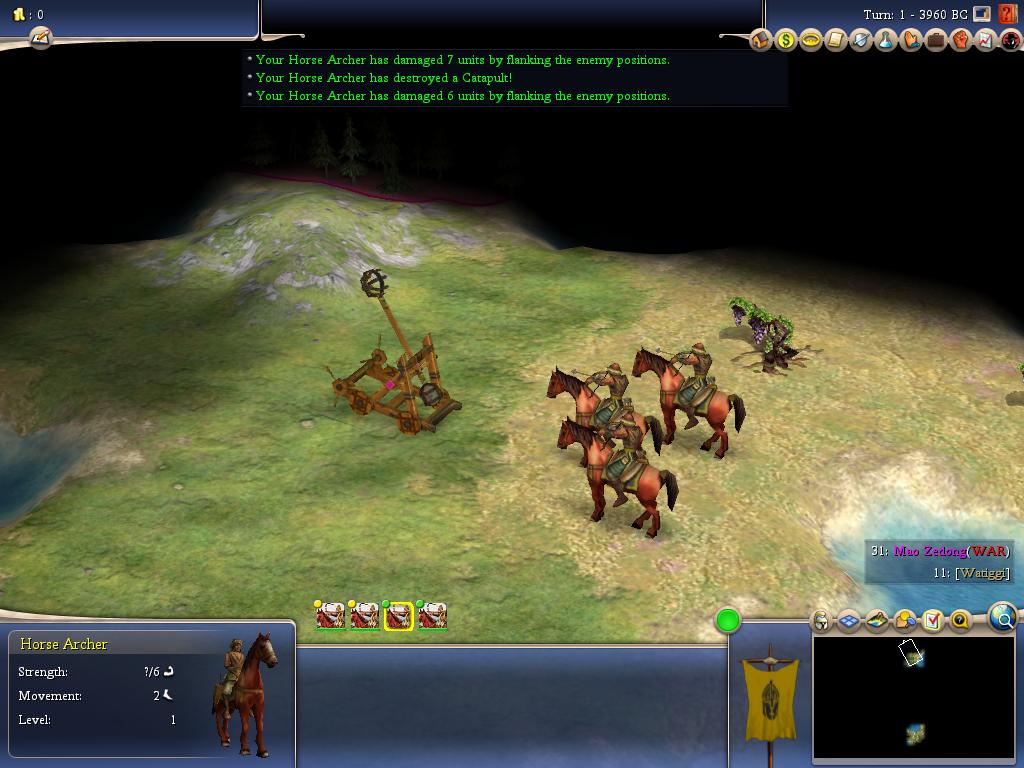Open the Civilopedia question mark book
The height and width of the screenshot is (768, 1024).
tap(1007, 15)
